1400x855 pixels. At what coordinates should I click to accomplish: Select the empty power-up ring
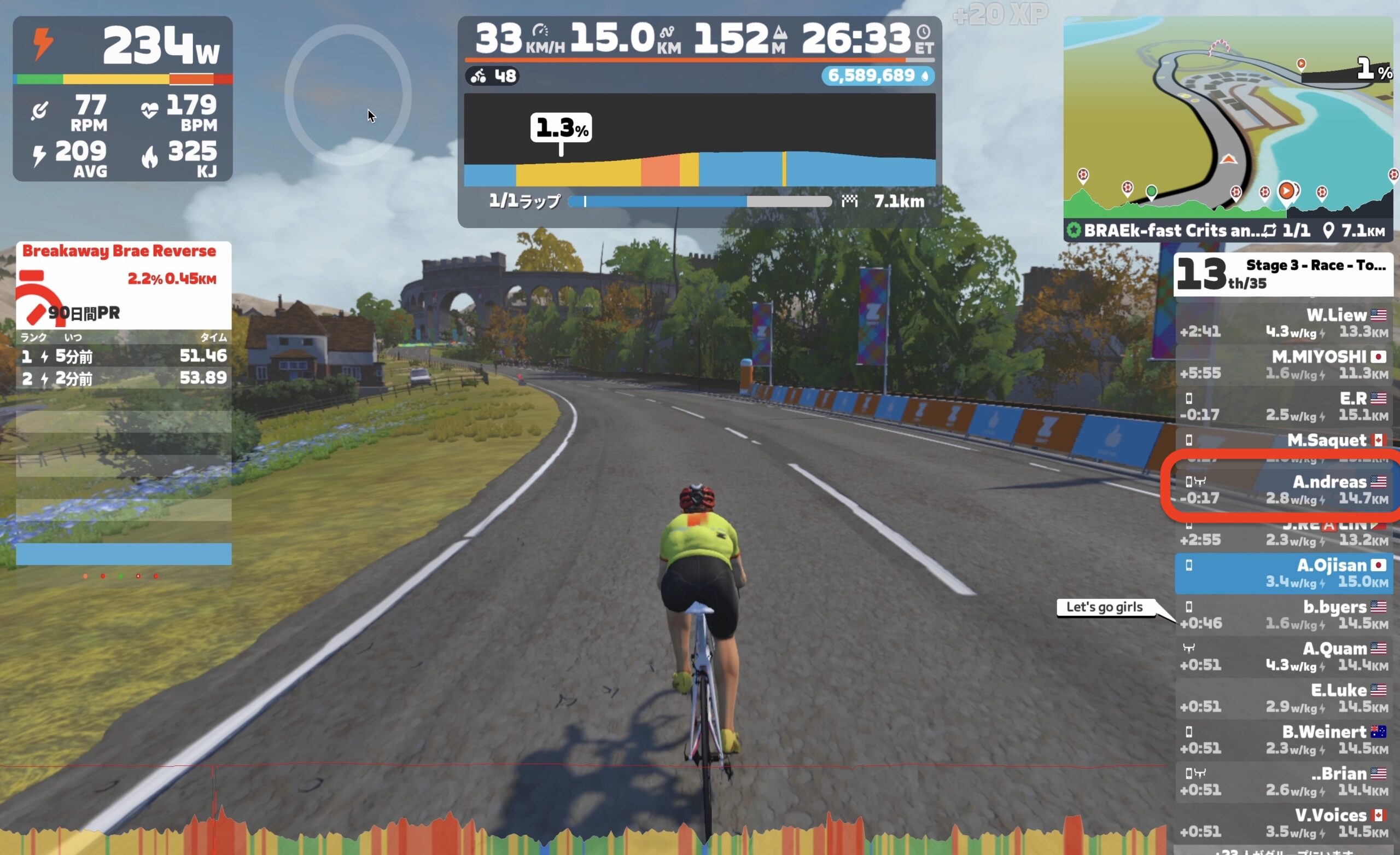(348, 95)
